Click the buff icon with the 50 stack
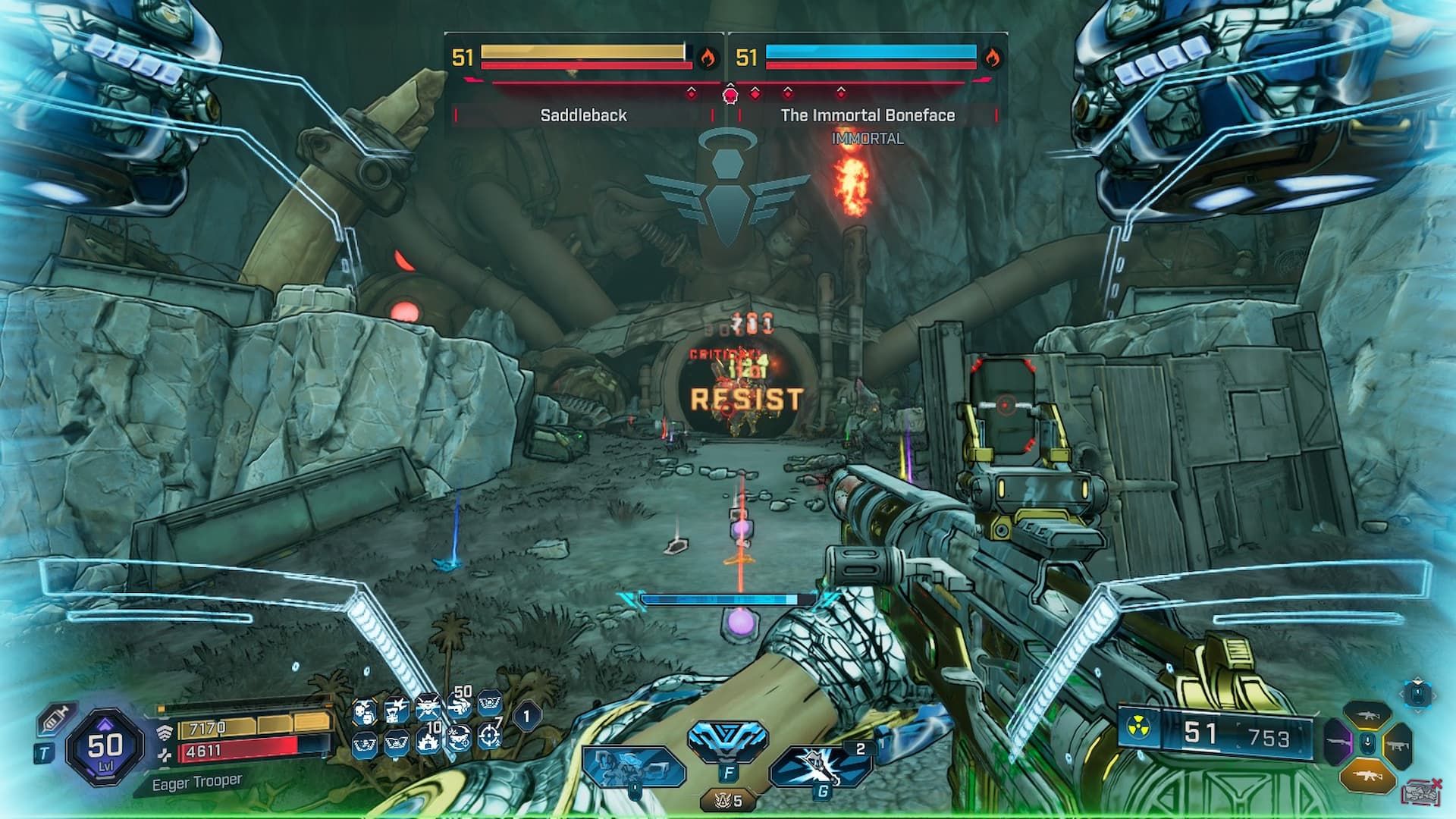 [459, 706]
